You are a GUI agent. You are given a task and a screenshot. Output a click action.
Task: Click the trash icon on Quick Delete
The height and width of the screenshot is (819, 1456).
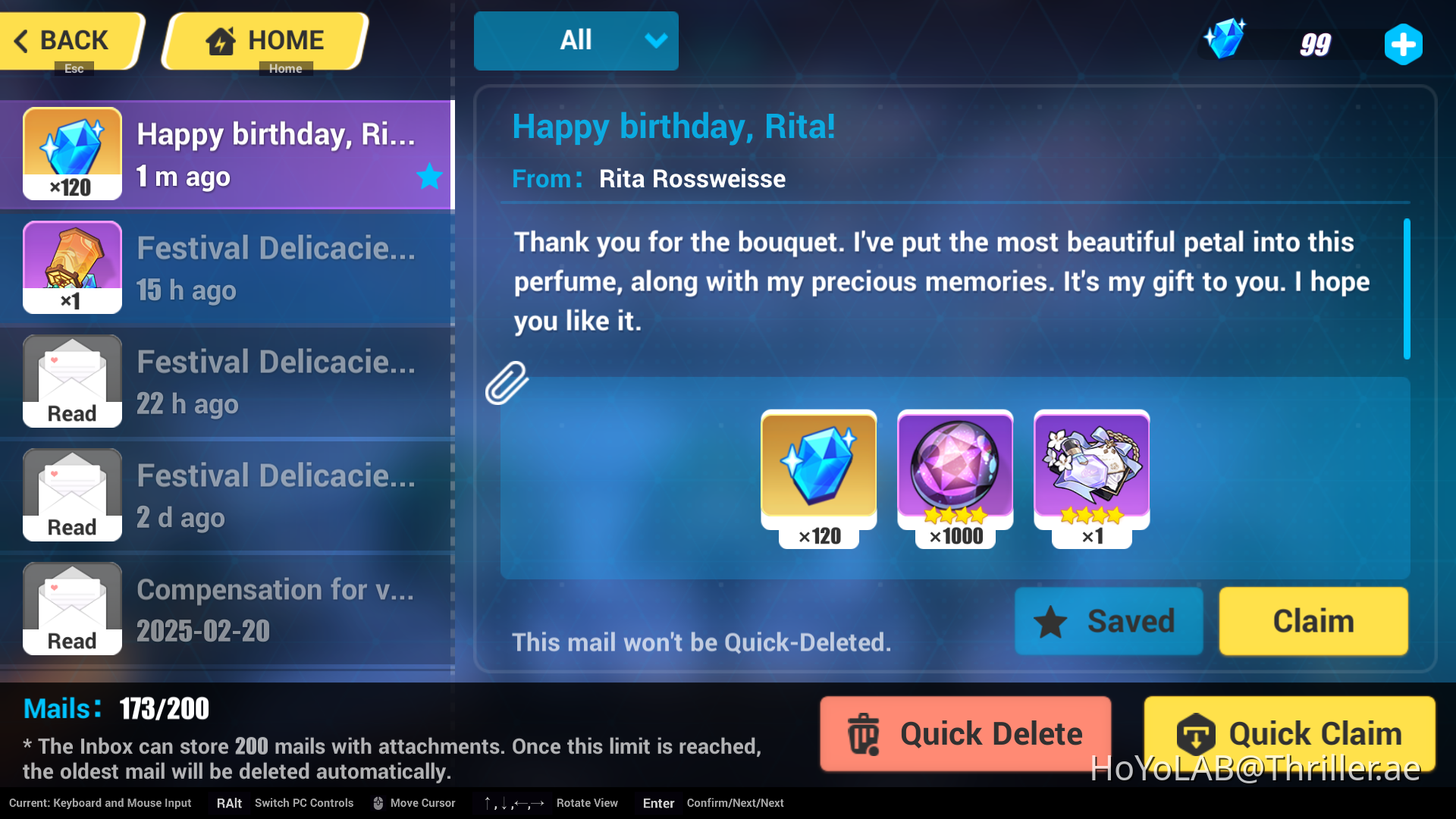click(x=864, y=733)
